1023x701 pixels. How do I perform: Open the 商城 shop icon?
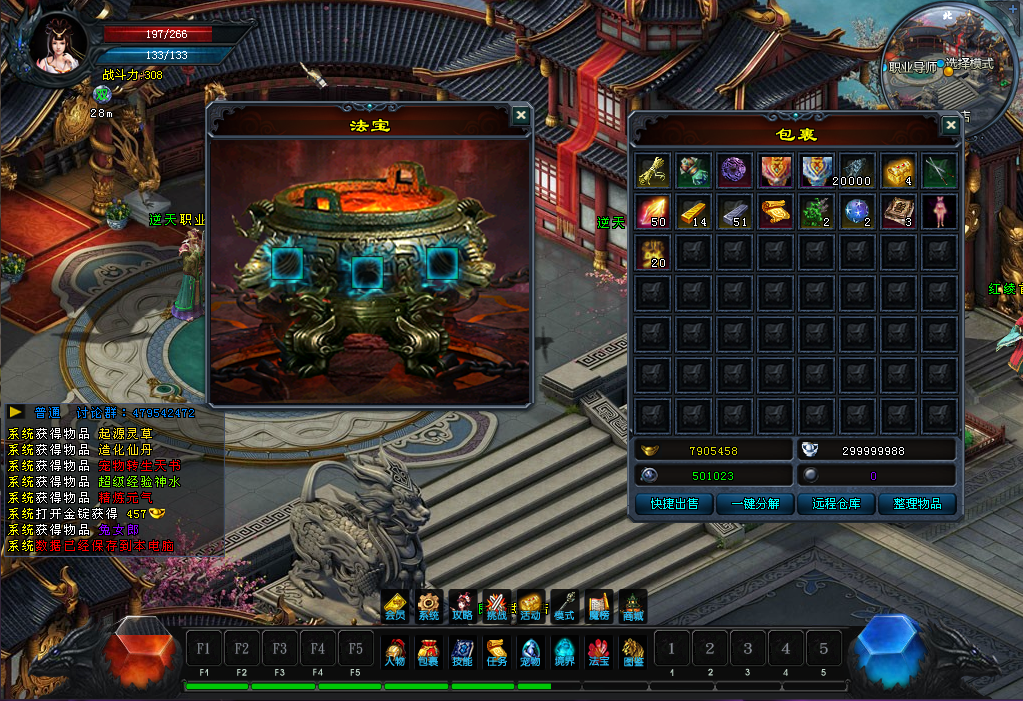click(633, 605)
